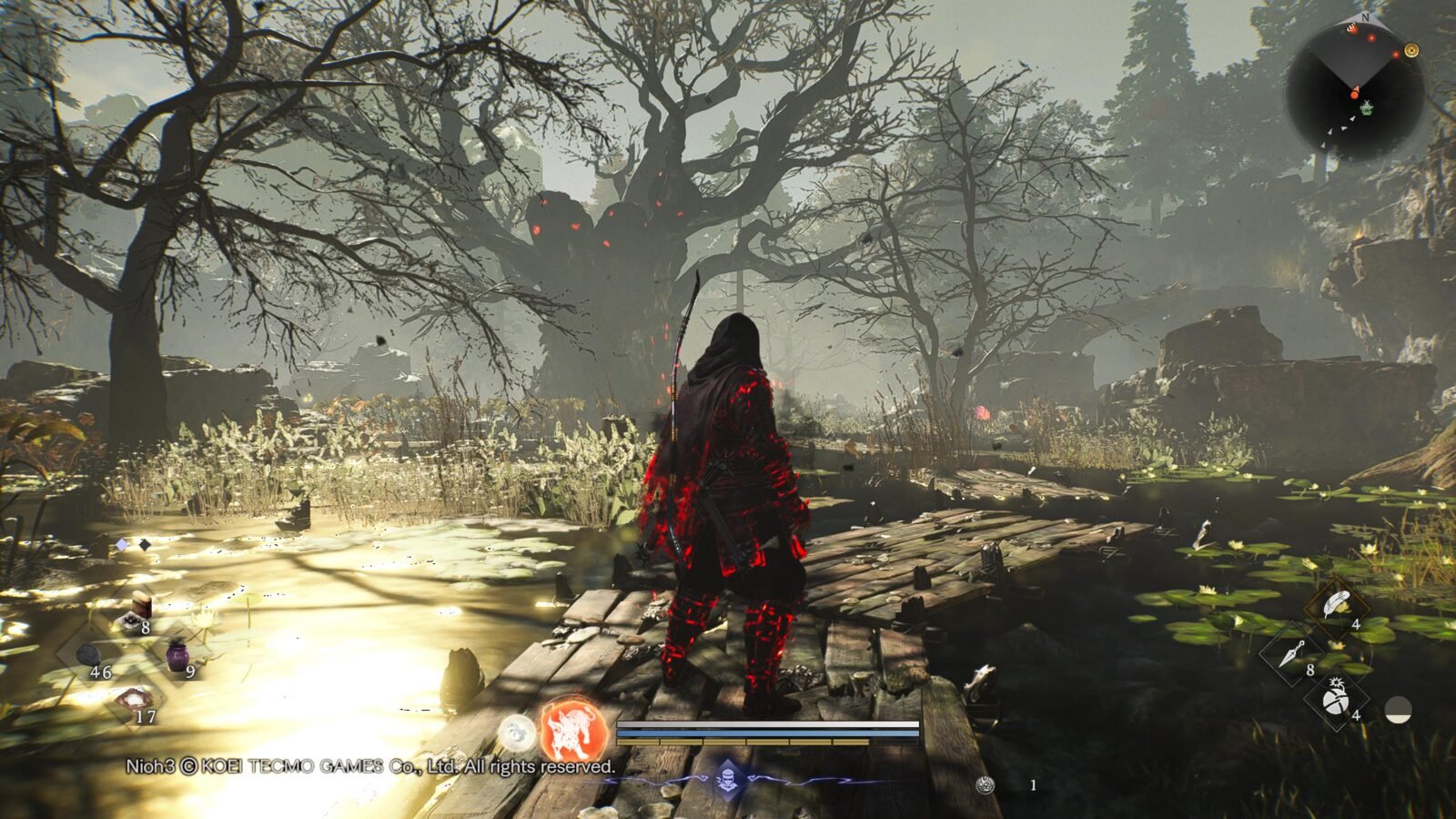Screen dimensions: 1456x819
Task: Use the dark stone item slot
Action: pos(88,654)
